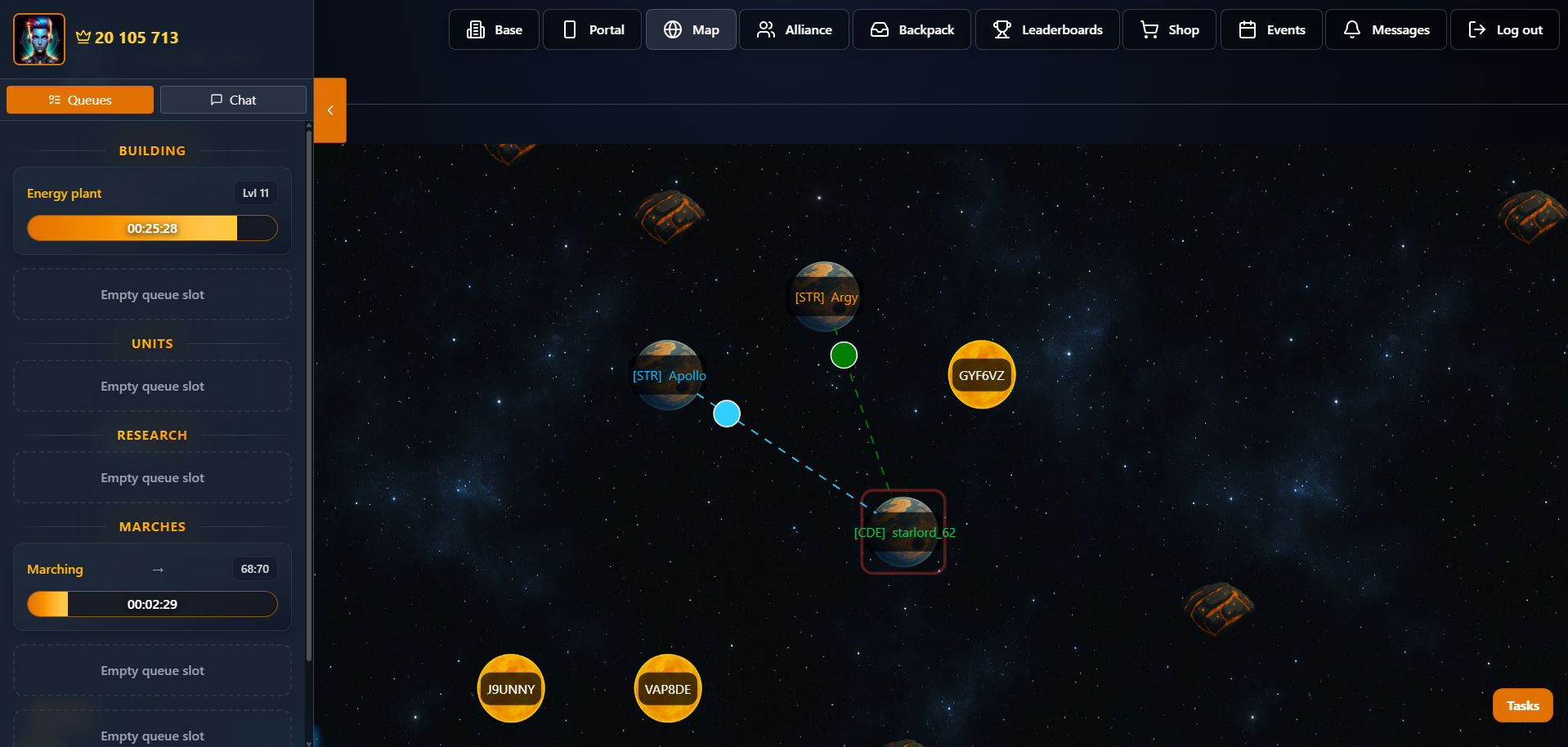The height and width of the screenshot is (747, 1568).
Task: Click the player avatar portrait
Action: (x=38, y=38)
